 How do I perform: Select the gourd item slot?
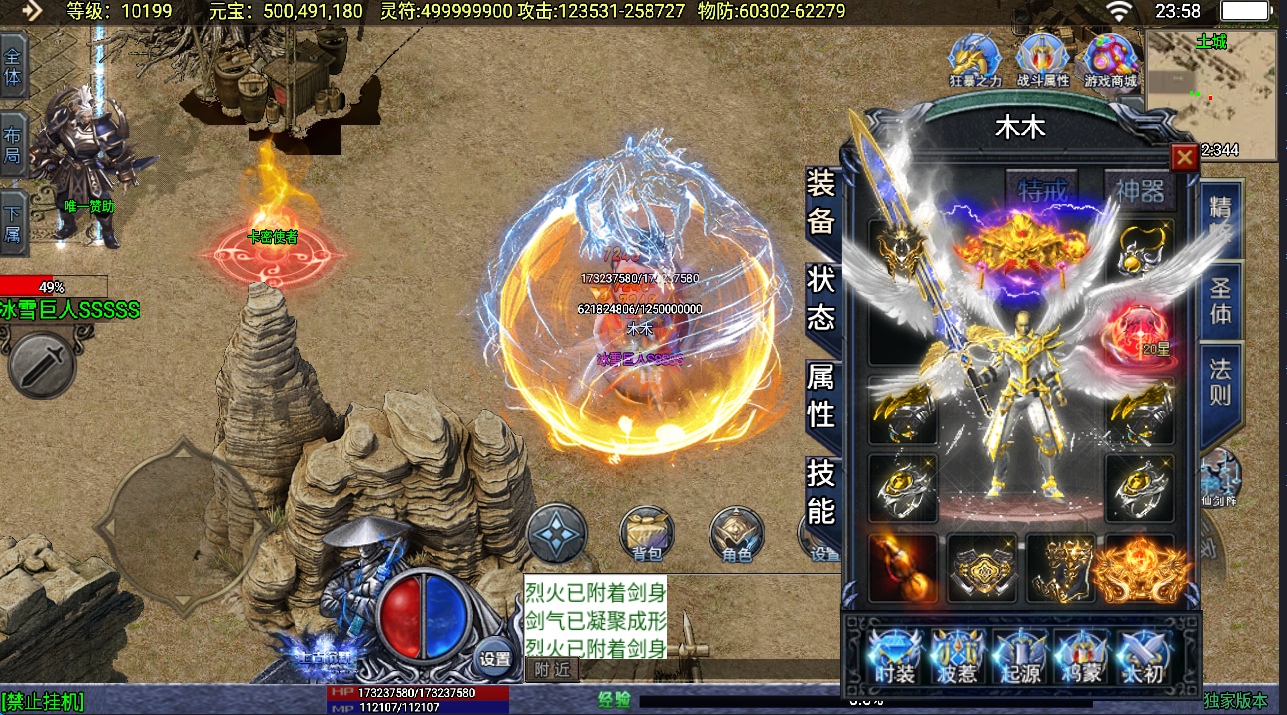(903, 568)
